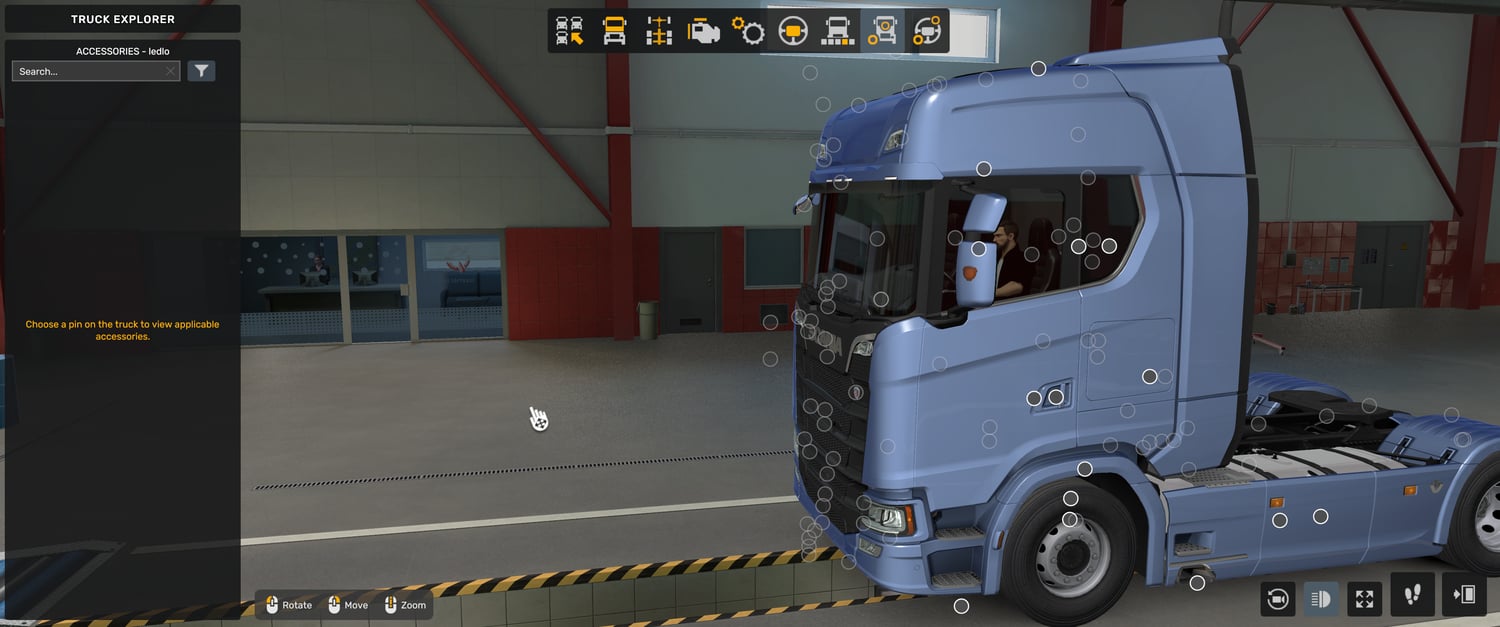Clear the accessories search text
Image resolution: width=1500 pixels, height=627 pixels.
(x=171, y=71)
